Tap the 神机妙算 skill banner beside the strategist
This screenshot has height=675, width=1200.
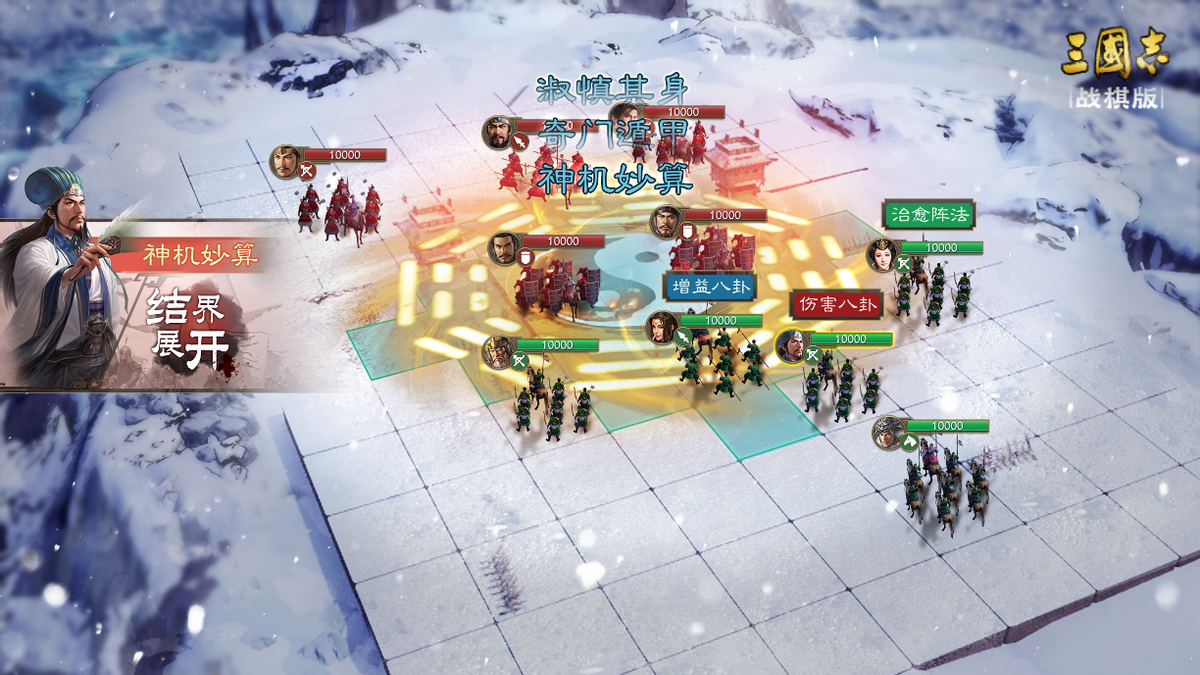click(198, 255)
